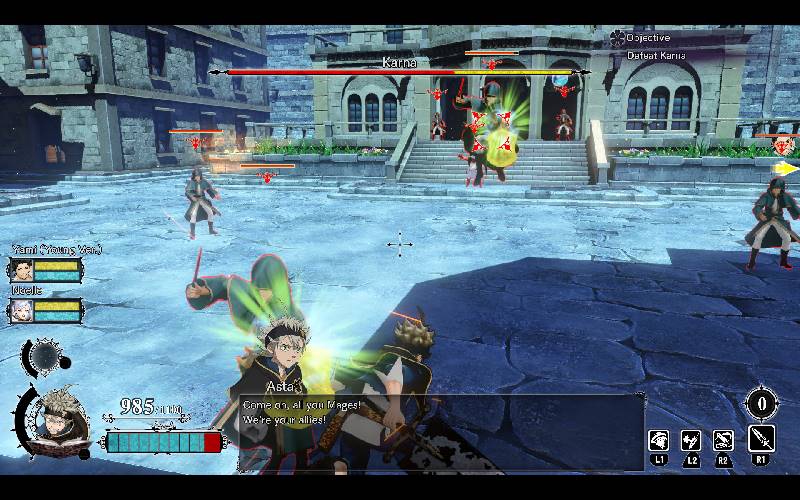This screenshot has height=500, width=800.
Task: Select the Yami (Young Ver.) ally portrait
Action: point(22,269)
